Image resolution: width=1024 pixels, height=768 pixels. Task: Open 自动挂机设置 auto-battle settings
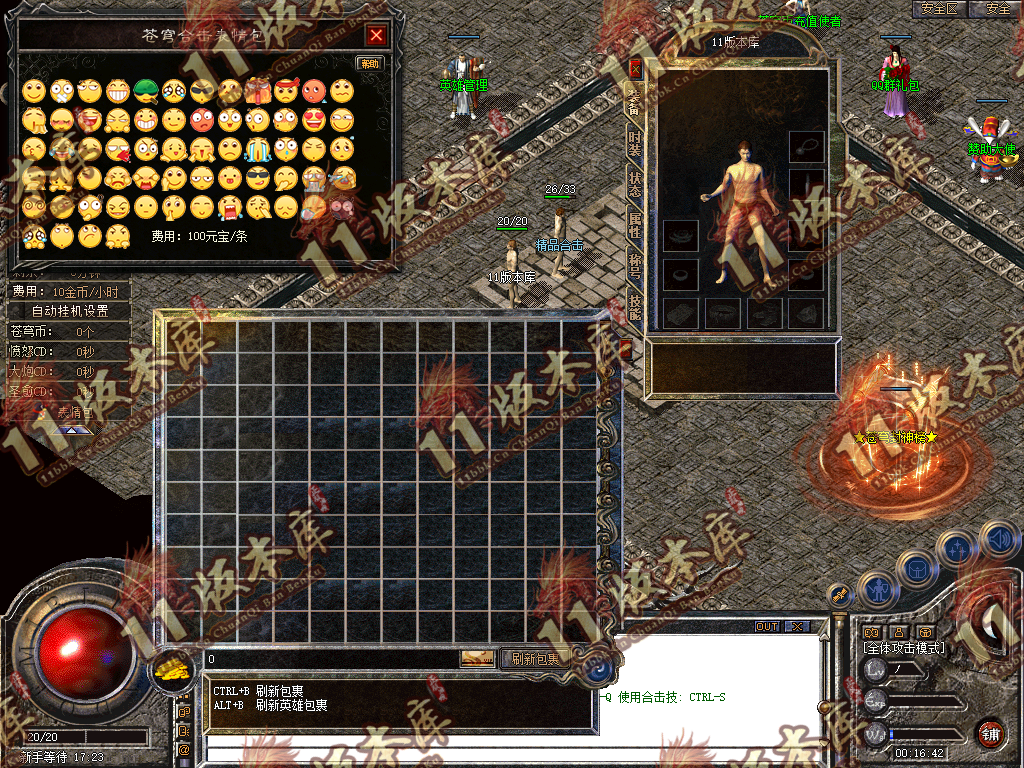(69, 311)
